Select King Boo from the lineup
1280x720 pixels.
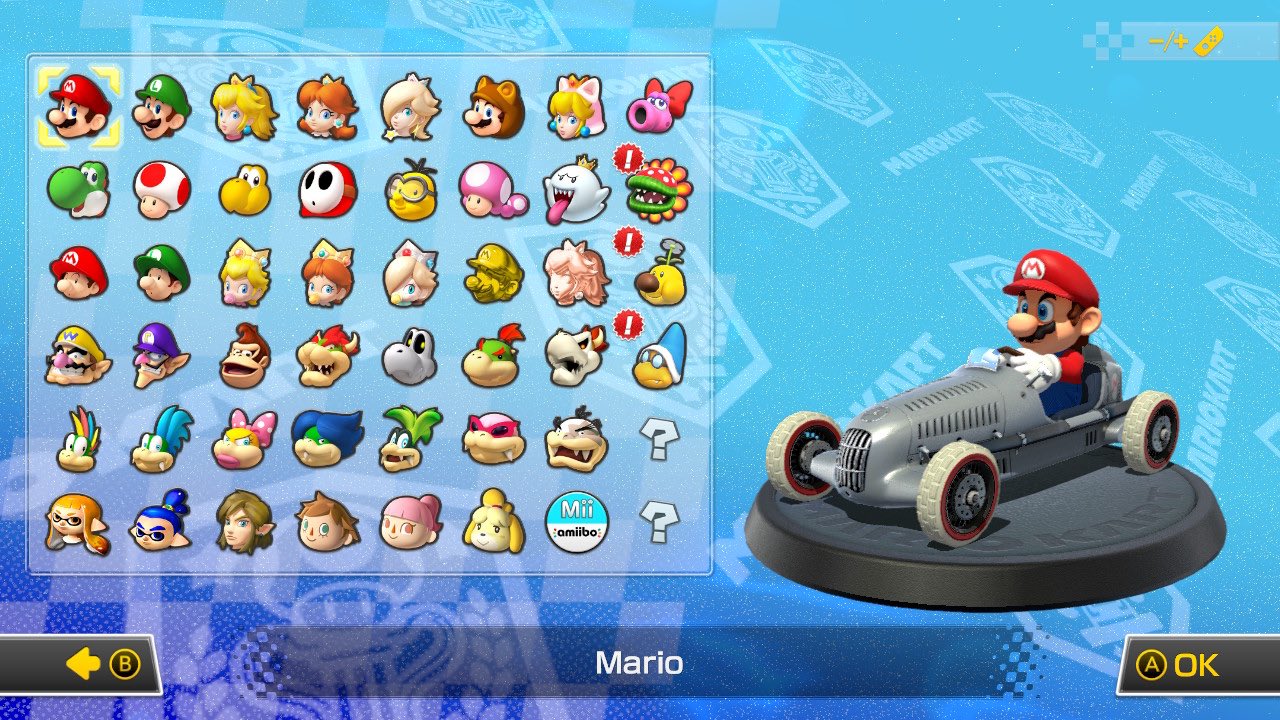pos(579,190)
